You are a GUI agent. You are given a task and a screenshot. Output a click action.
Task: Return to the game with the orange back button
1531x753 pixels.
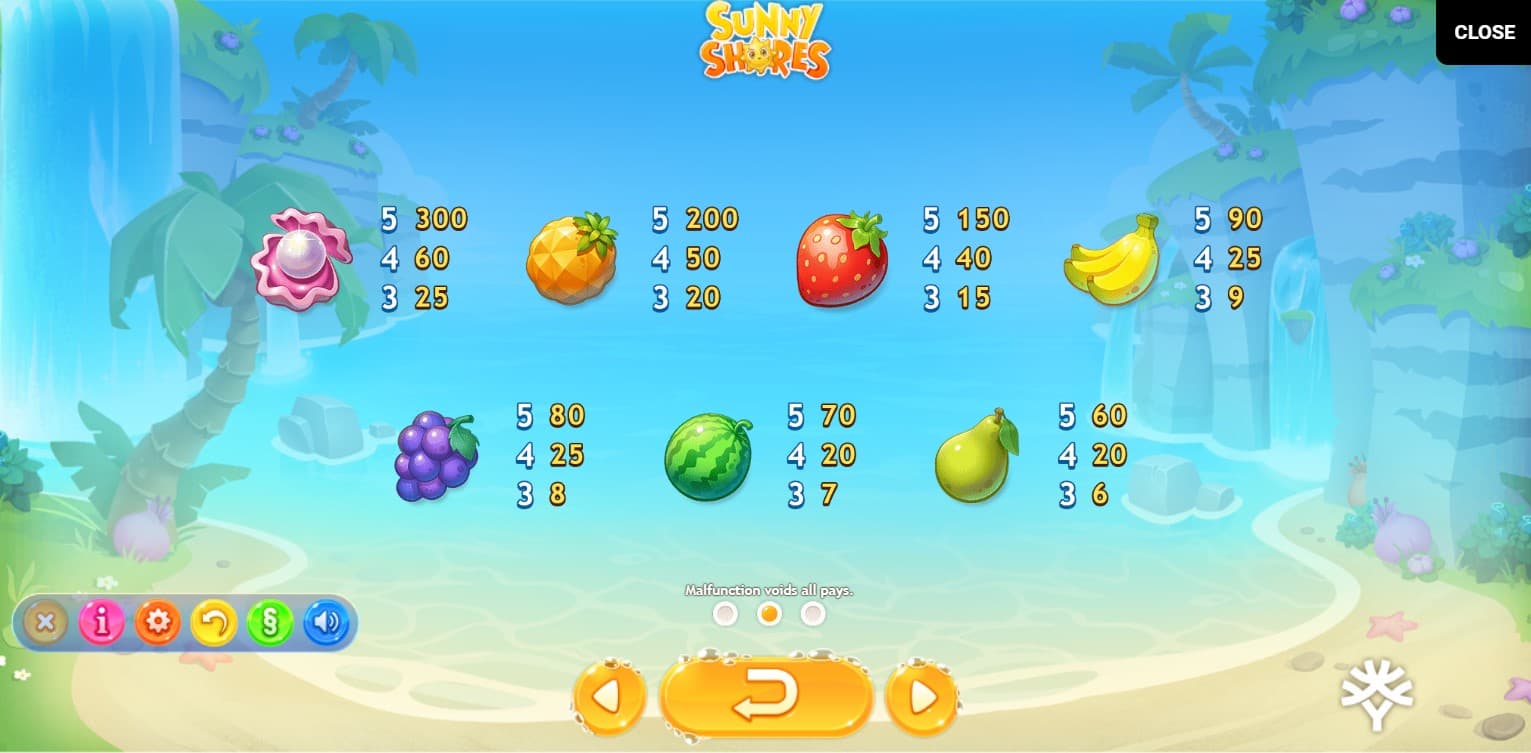click(766, 696)
